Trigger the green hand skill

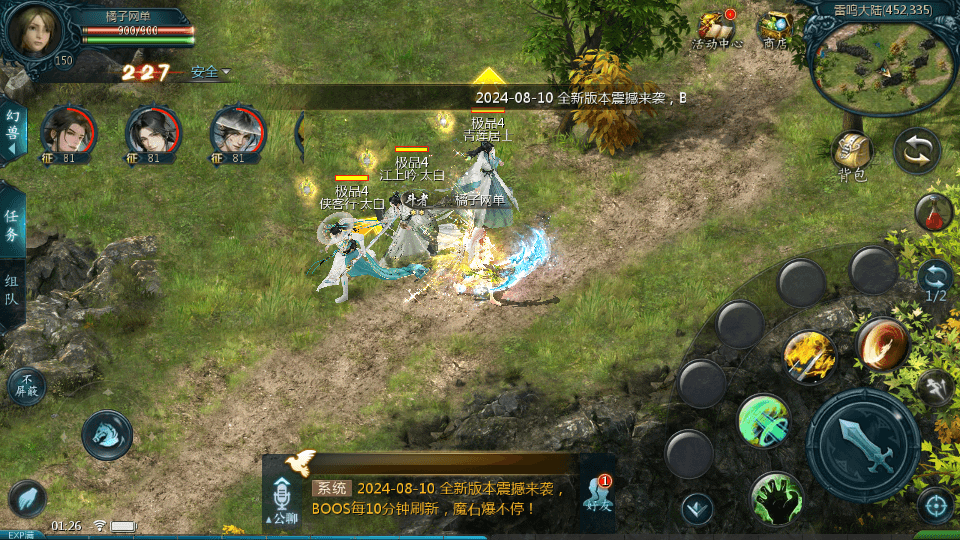(x=776, y=497)
